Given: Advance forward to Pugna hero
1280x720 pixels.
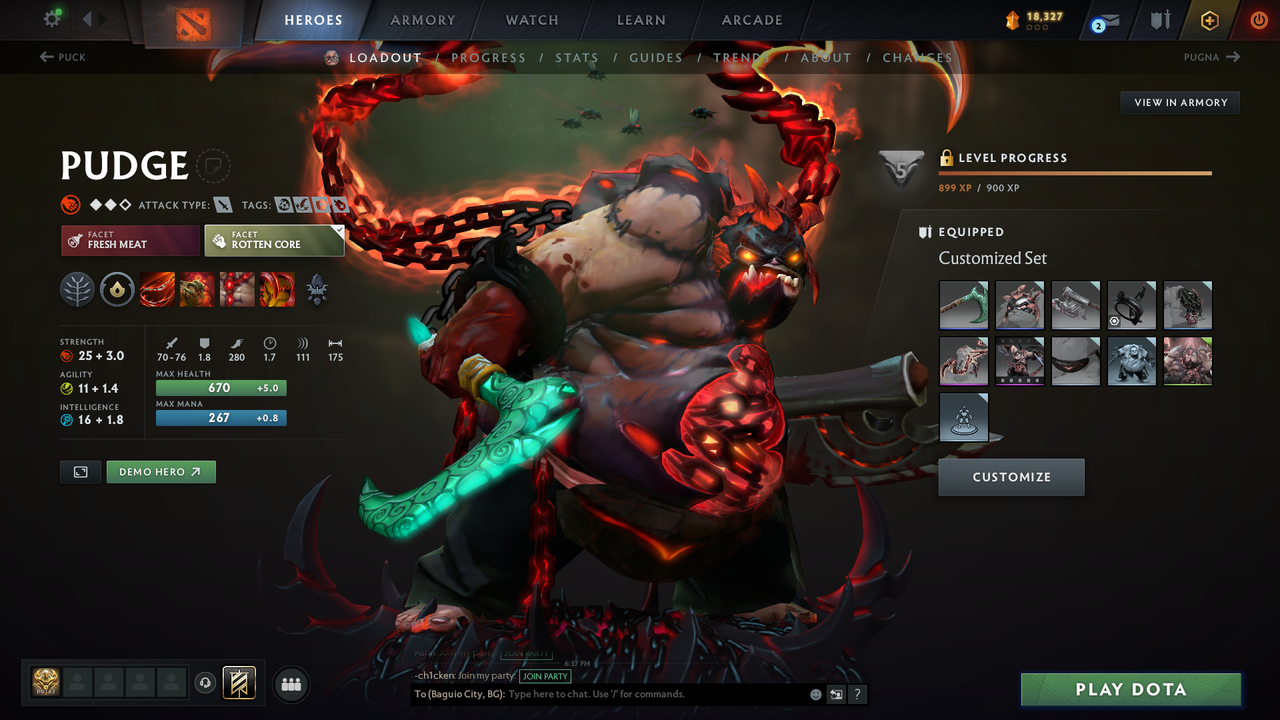Looking at the screenshot, I should click(1212, 57).
